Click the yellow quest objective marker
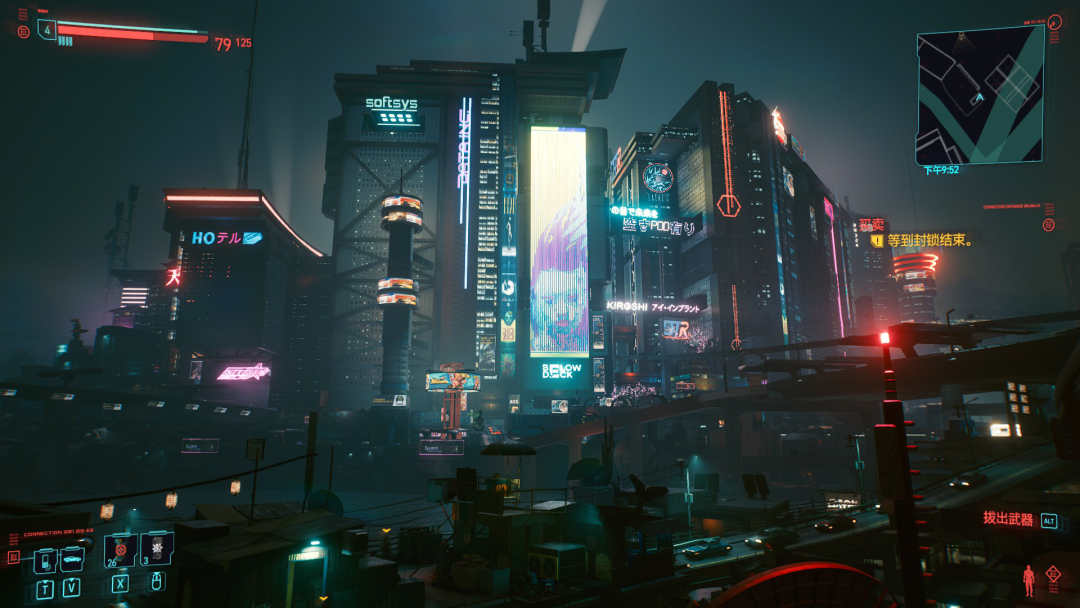The image size is (1080, 608). click(x=877, y=241)
